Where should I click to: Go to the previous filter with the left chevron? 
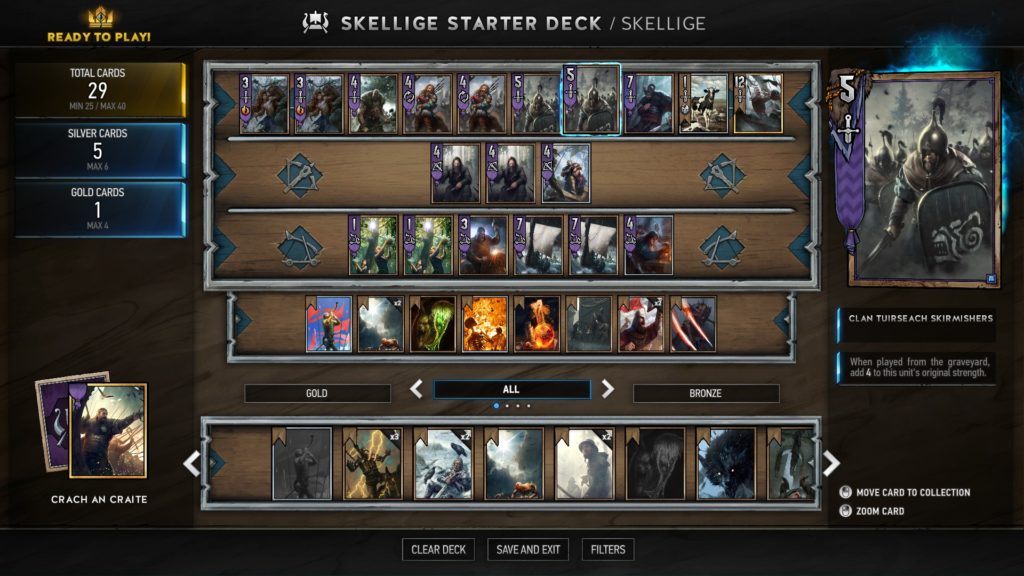pyautogui.click(x=417, y=389)
